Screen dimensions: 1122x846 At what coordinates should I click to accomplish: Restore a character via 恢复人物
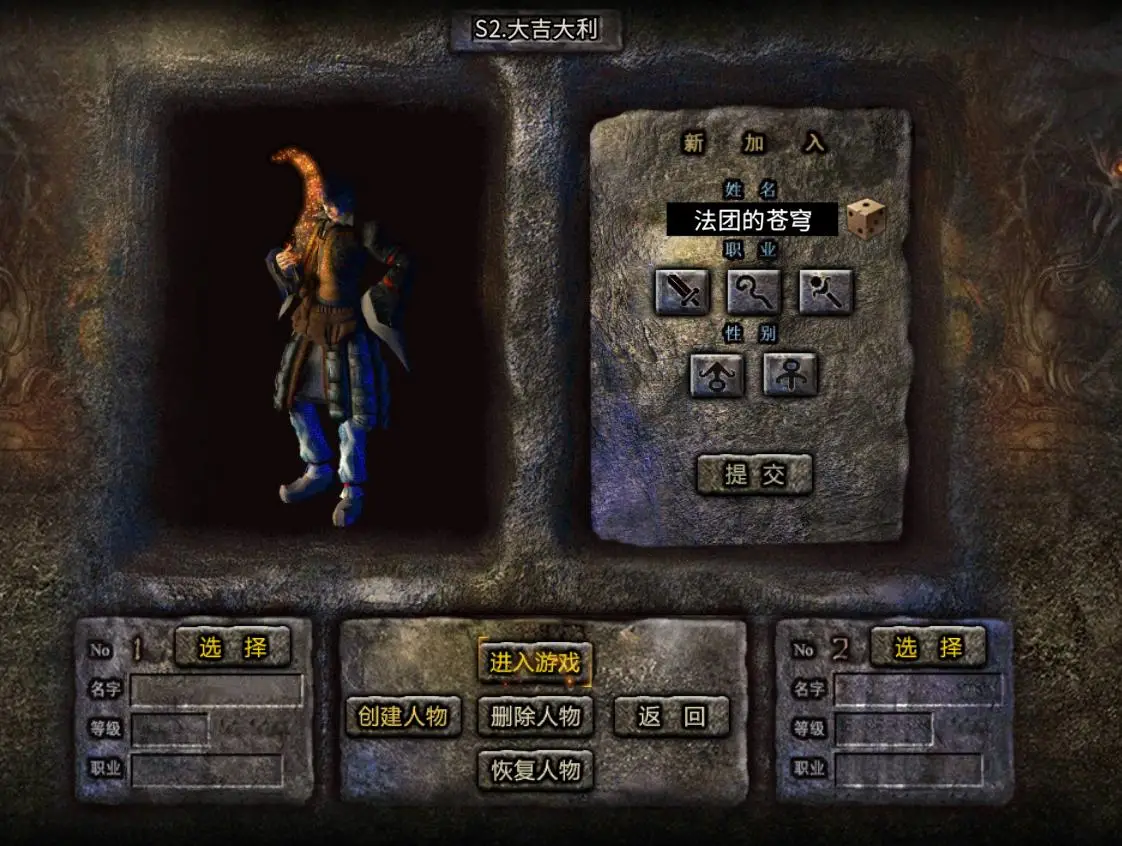[x=535, y=770]
